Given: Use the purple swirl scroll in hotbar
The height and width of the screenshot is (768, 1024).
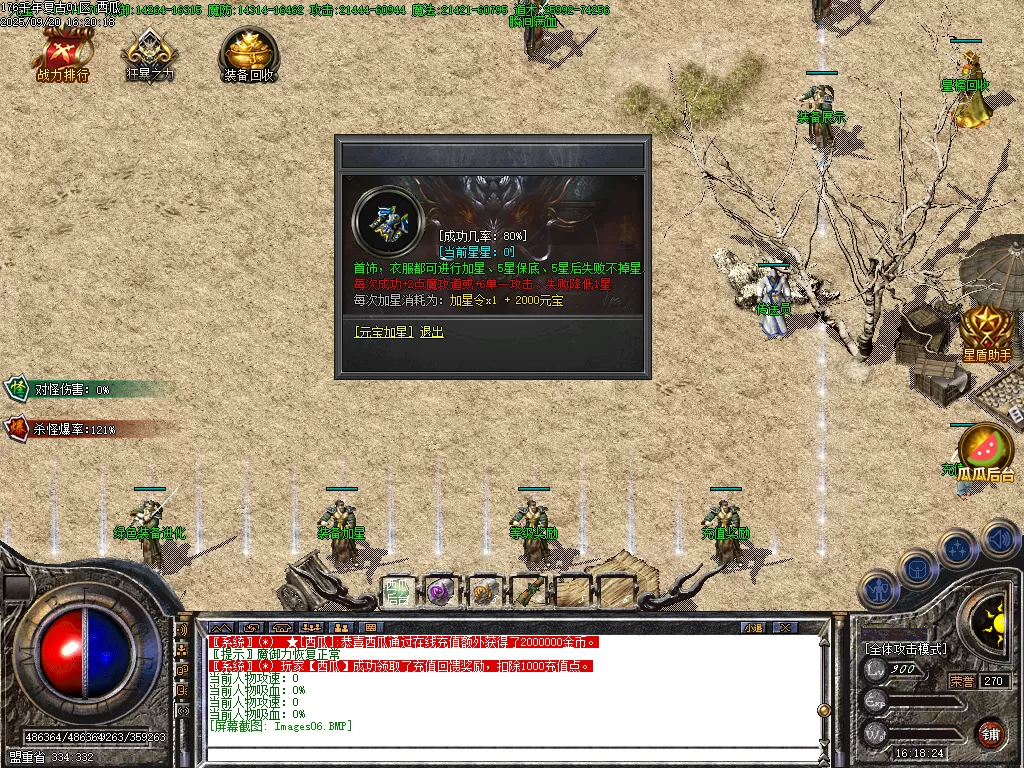Looking at the screenshot, I should (441, 592).
